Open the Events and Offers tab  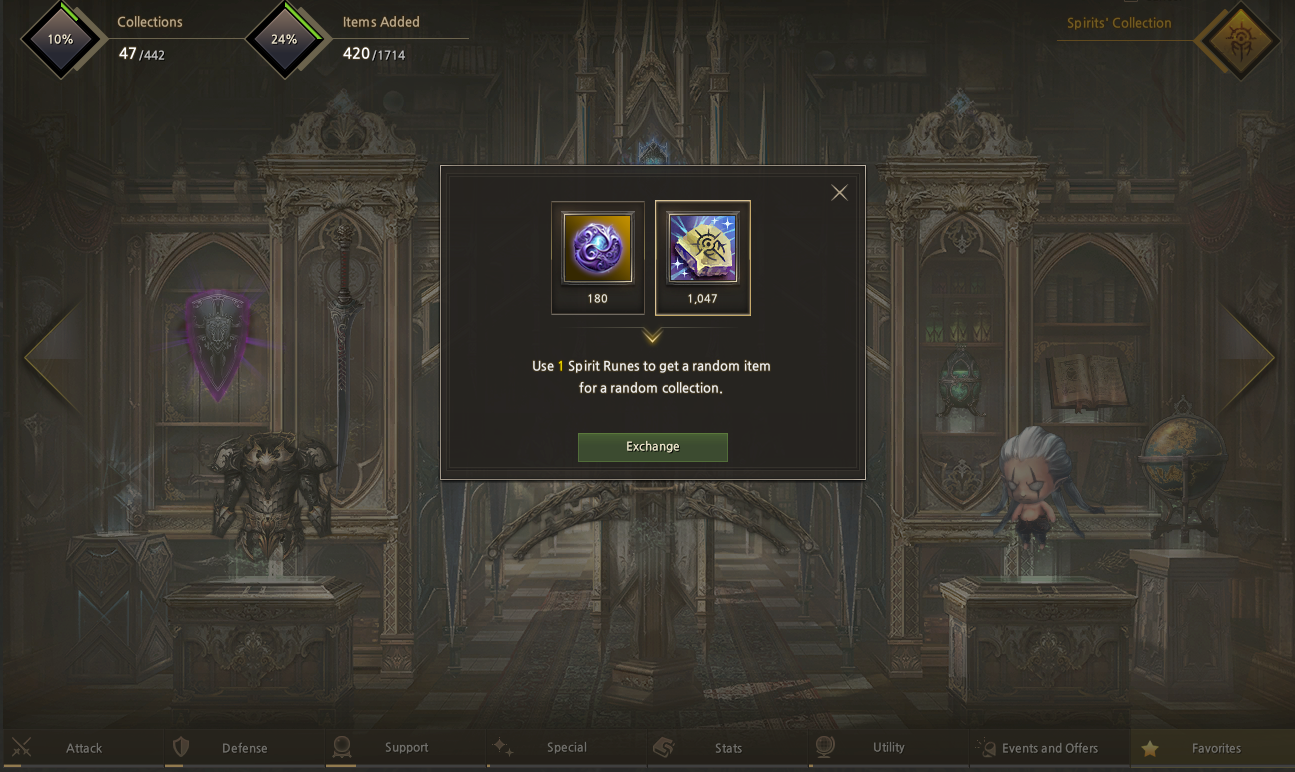(x=1049, y=748)
